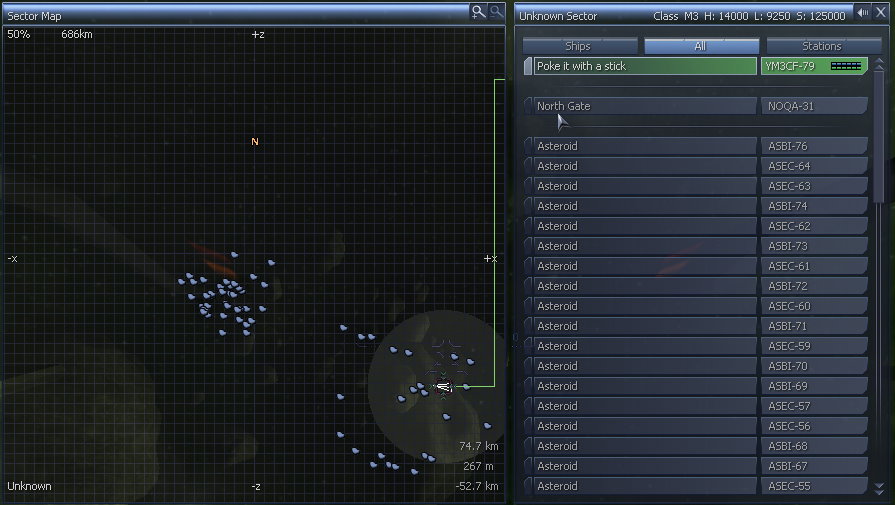895x505 pixels.
Task: Select asteroid ASBI-74 entry
Action: (x=644, y=206)
